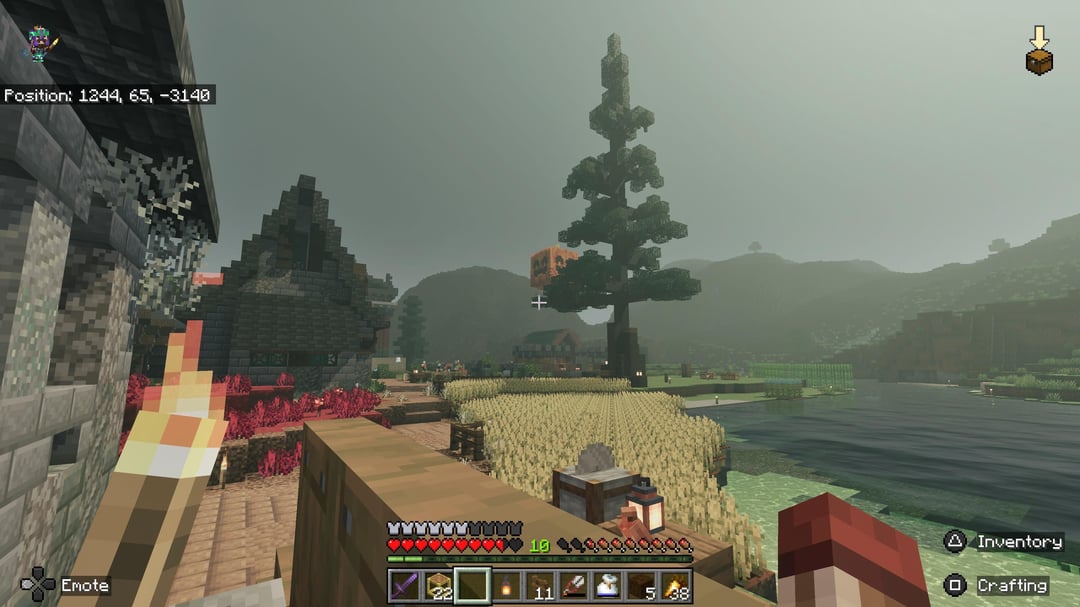This screenshot has width=1080, height=607.
Task: Pick the red-and-white tool hotbar slot
Action: tap(574, 585)
